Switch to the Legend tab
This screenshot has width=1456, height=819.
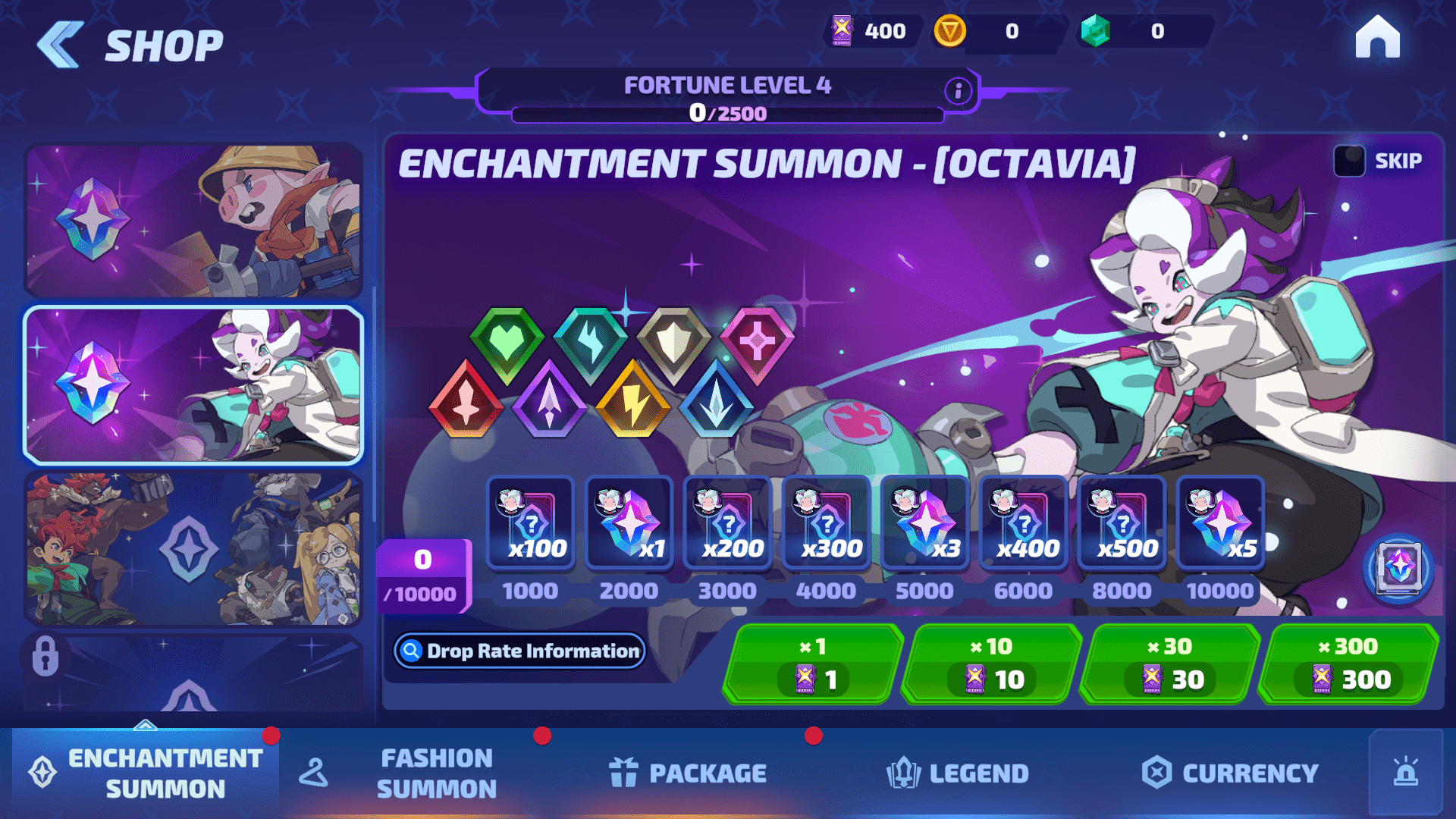click(958, 773)
